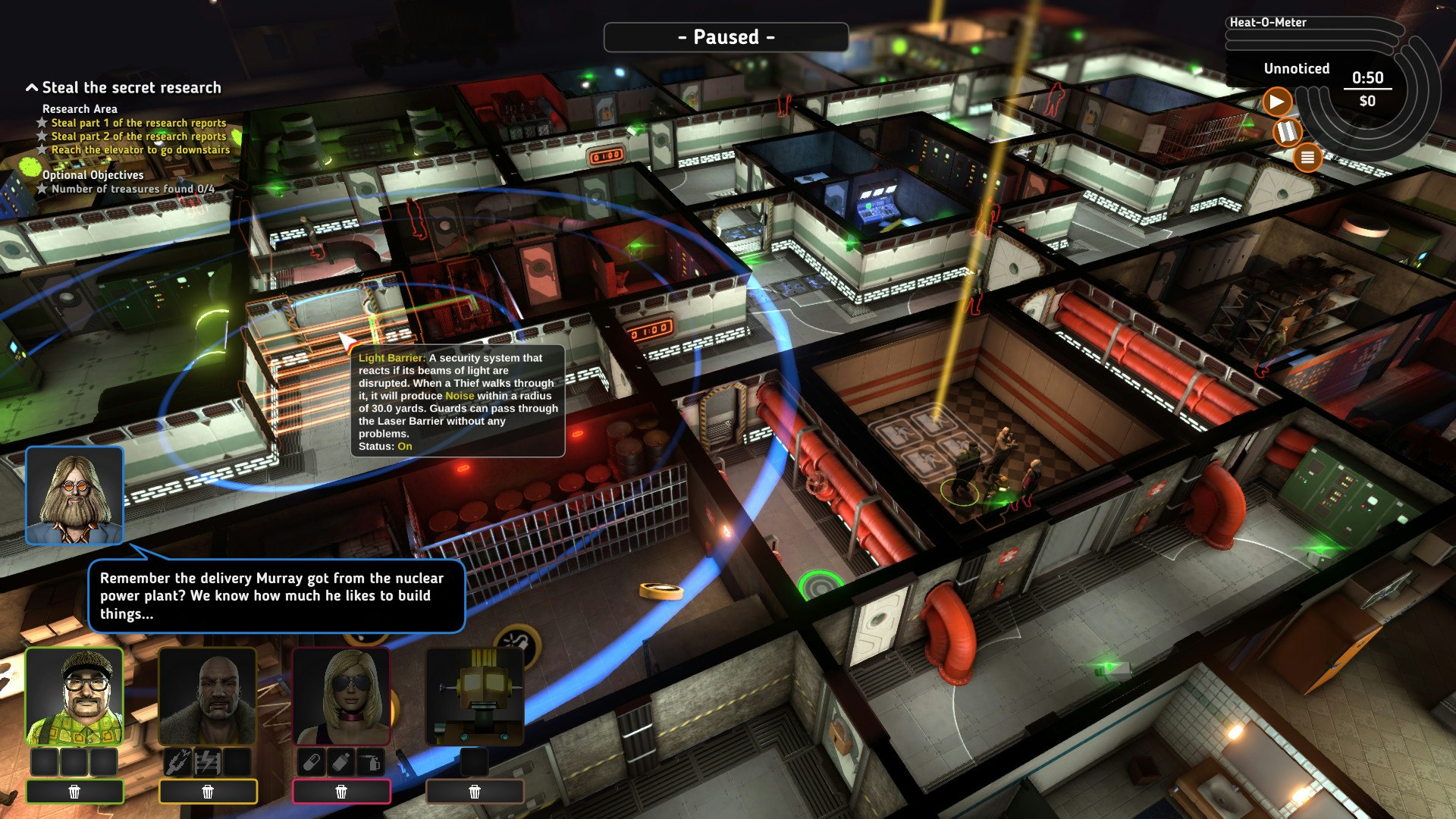This screenshot has width=1456, height=819.
Task: Collapse the 'Steal the secret research' panel chevron
Action: [x=31, y=87]
